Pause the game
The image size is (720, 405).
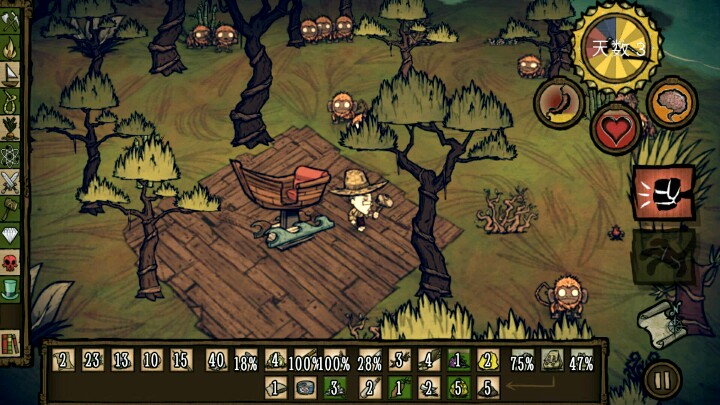(661, 380)
